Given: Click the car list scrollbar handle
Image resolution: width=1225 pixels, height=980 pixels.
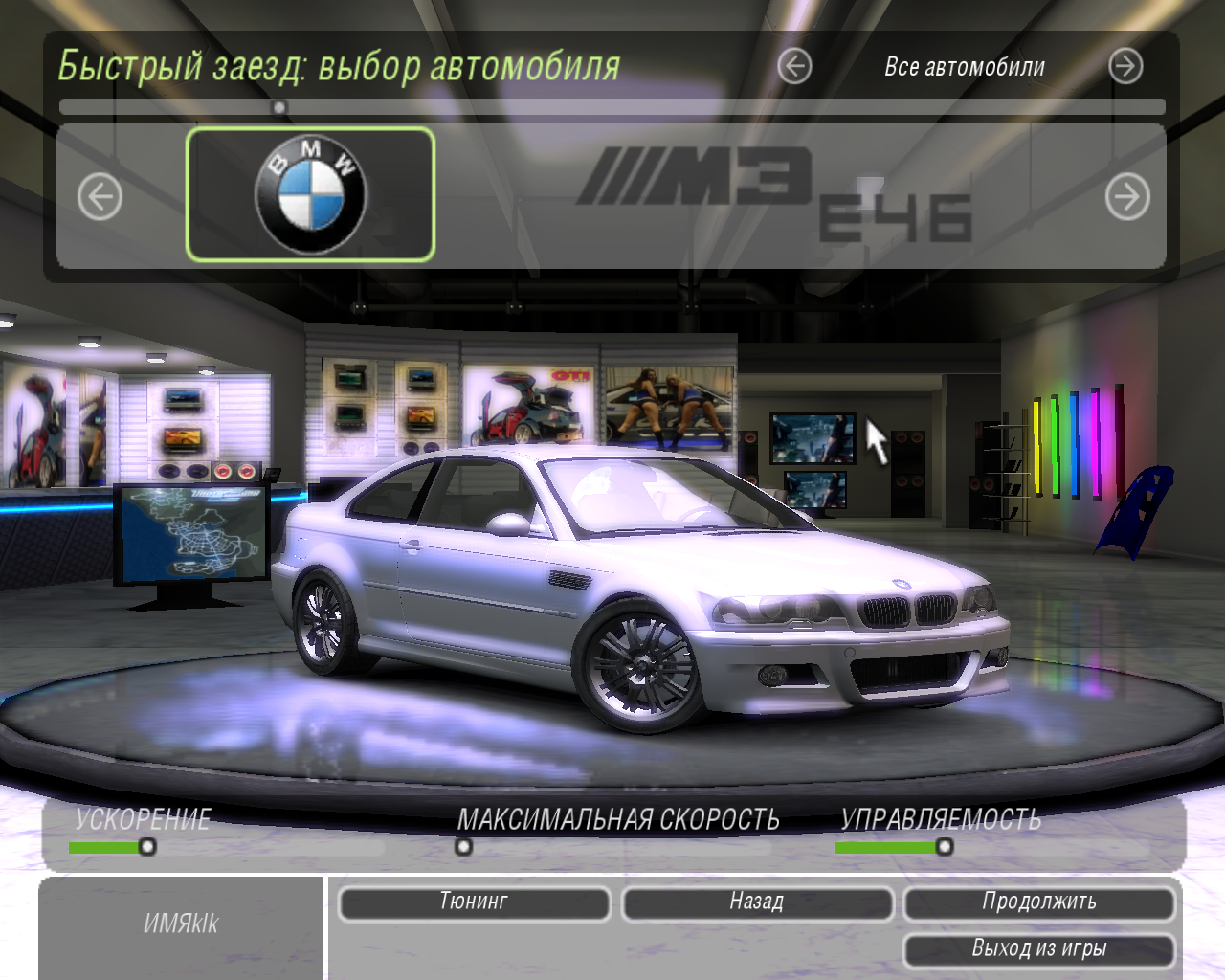Looking at the screenshot, I should point(279,107).
